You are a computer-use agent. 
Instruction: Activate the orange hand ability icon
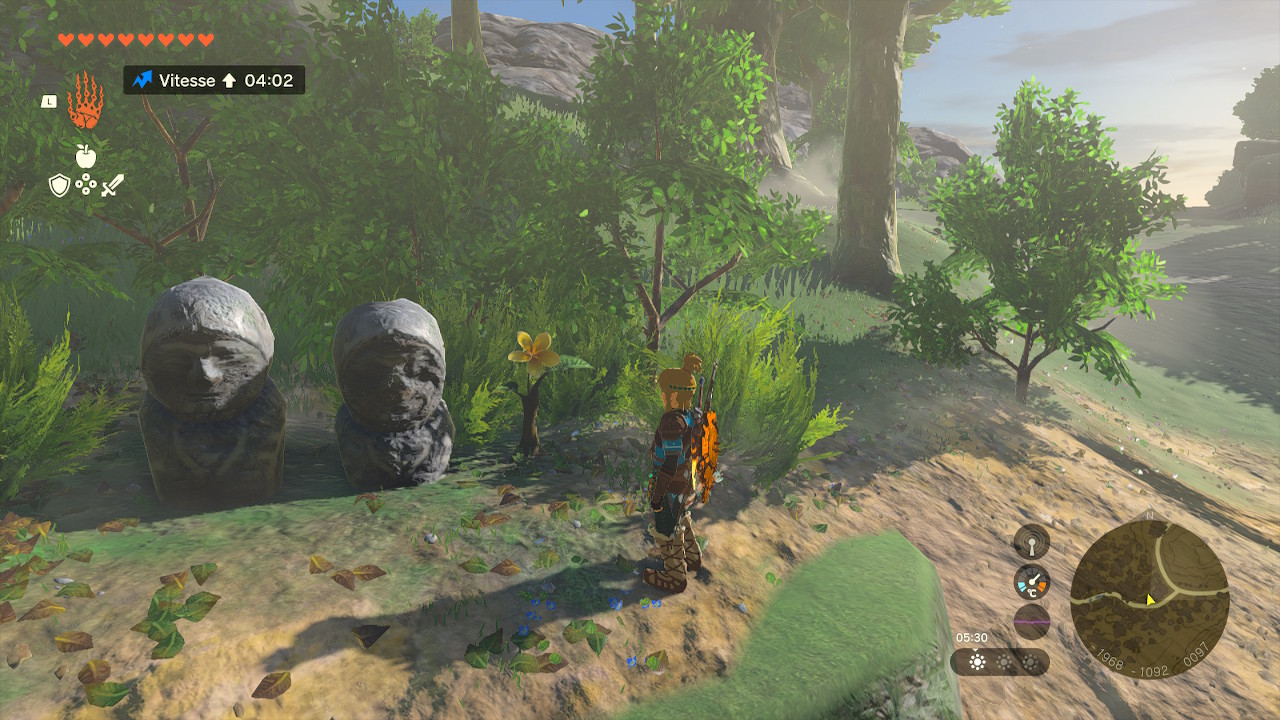(85, 101)
